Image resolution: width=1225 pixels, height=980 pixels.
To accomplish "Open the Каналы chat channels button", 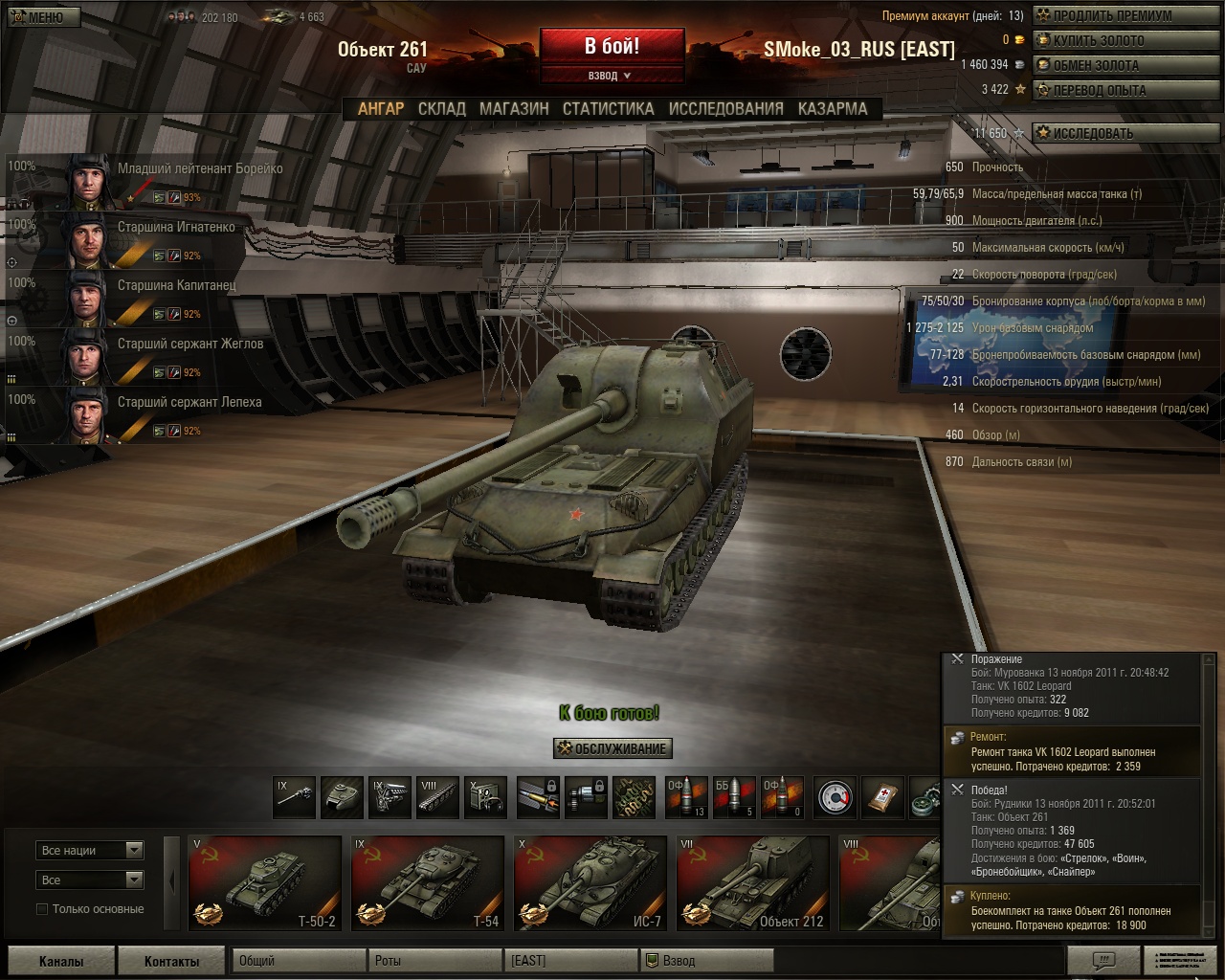I will (61, 961).
